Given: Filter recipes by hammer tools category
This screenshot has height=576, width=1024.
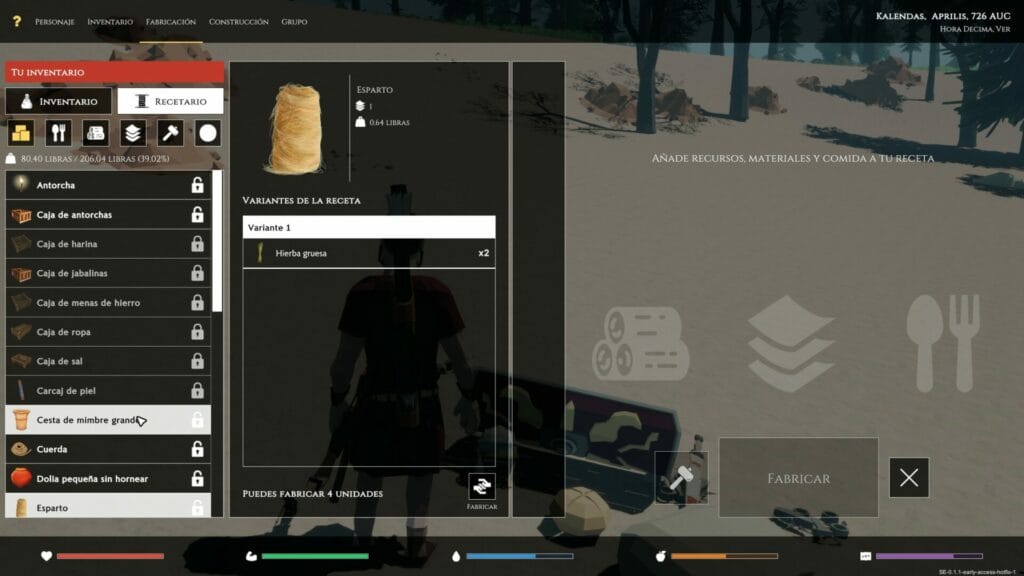Looking at the screenshot, I should click(171, 133).
